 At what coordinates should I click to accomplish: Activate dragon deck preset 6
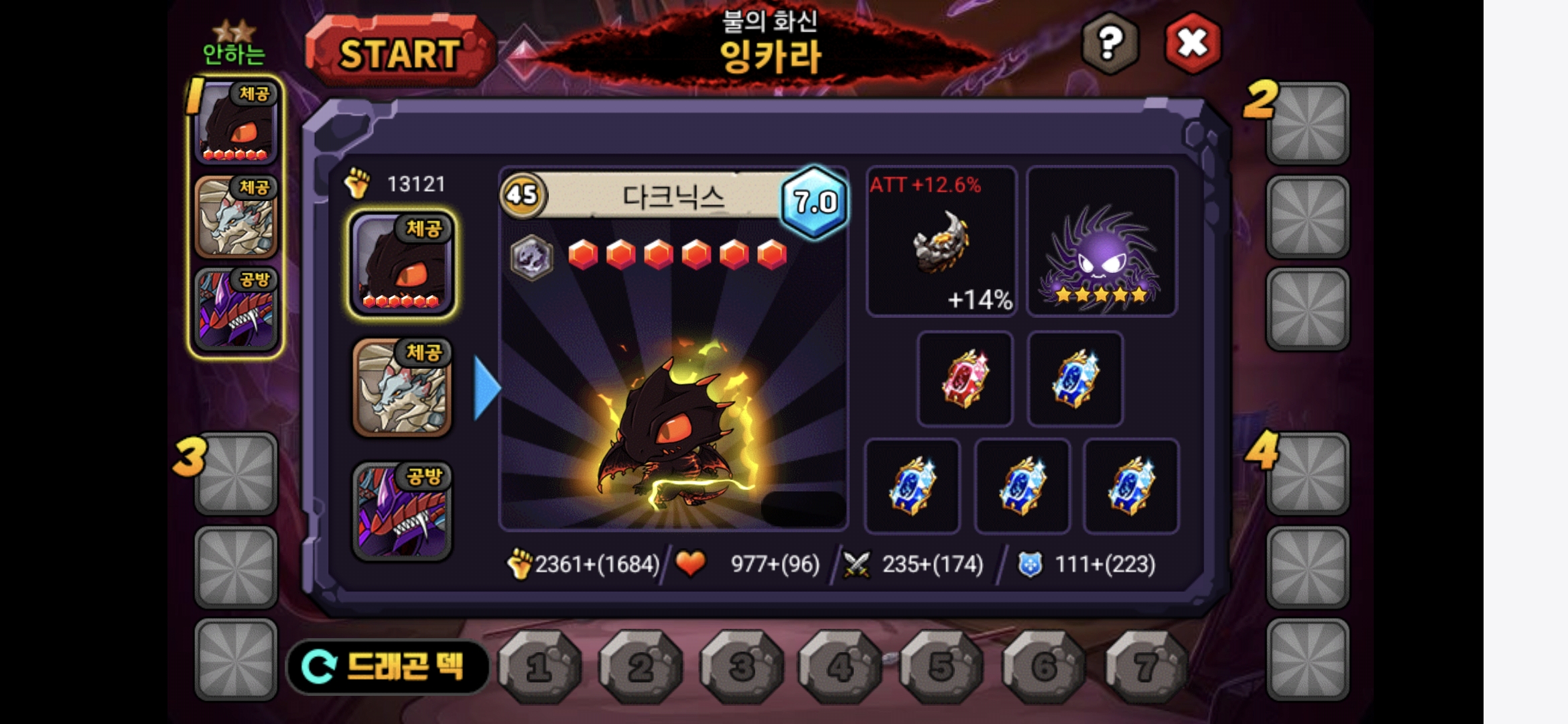tap(1043, 666)
